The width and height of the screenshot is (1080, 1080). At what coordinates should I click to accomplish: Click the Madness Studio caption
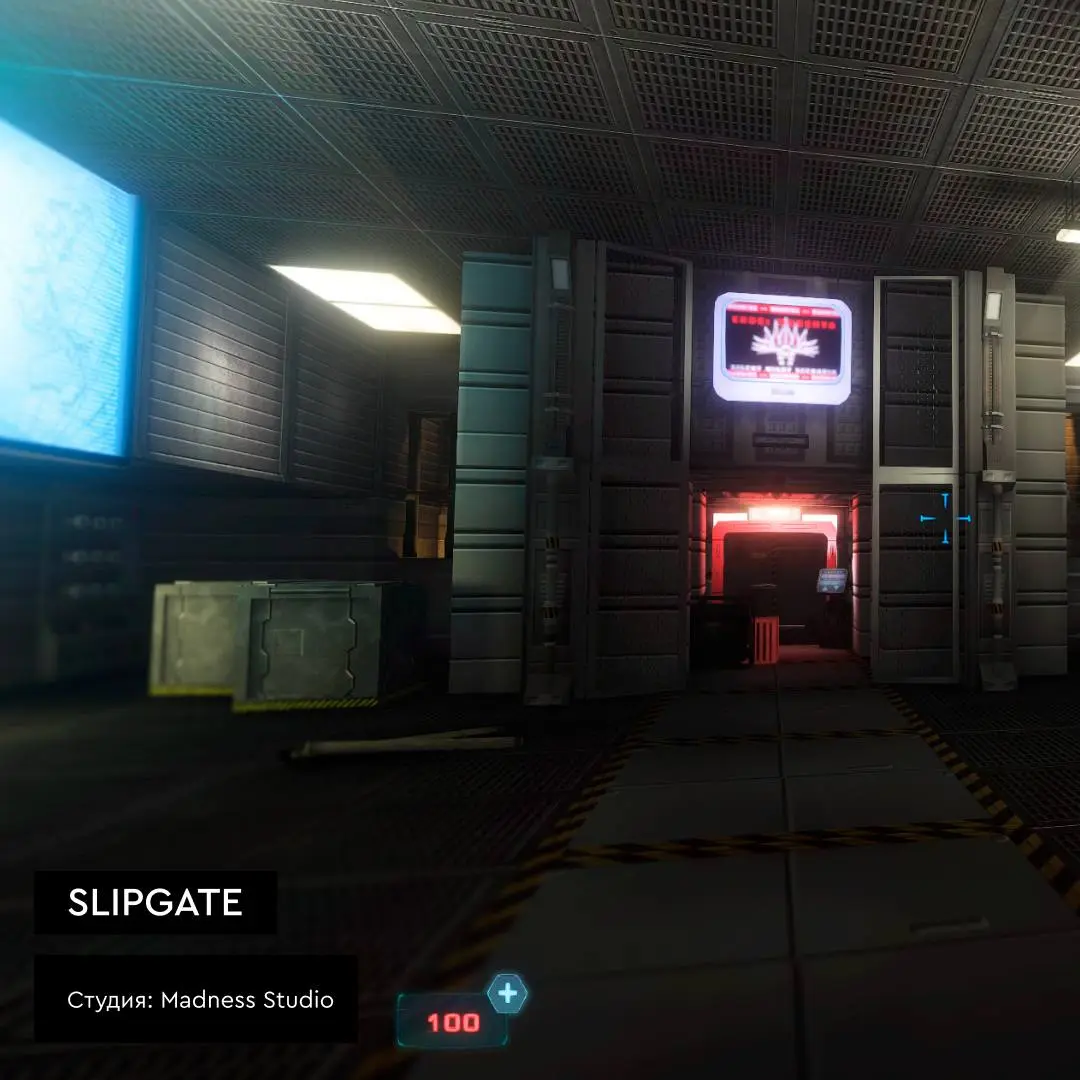point(200,999)
